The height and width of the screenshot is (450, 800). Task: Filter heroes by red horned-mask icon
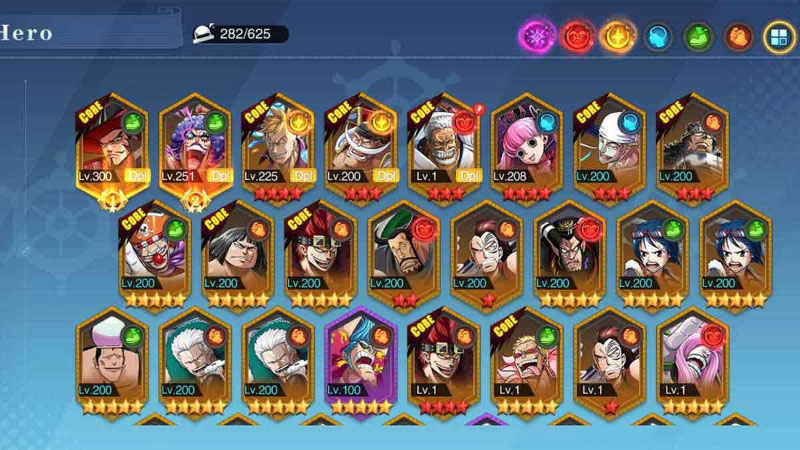(x=578, y=37)
